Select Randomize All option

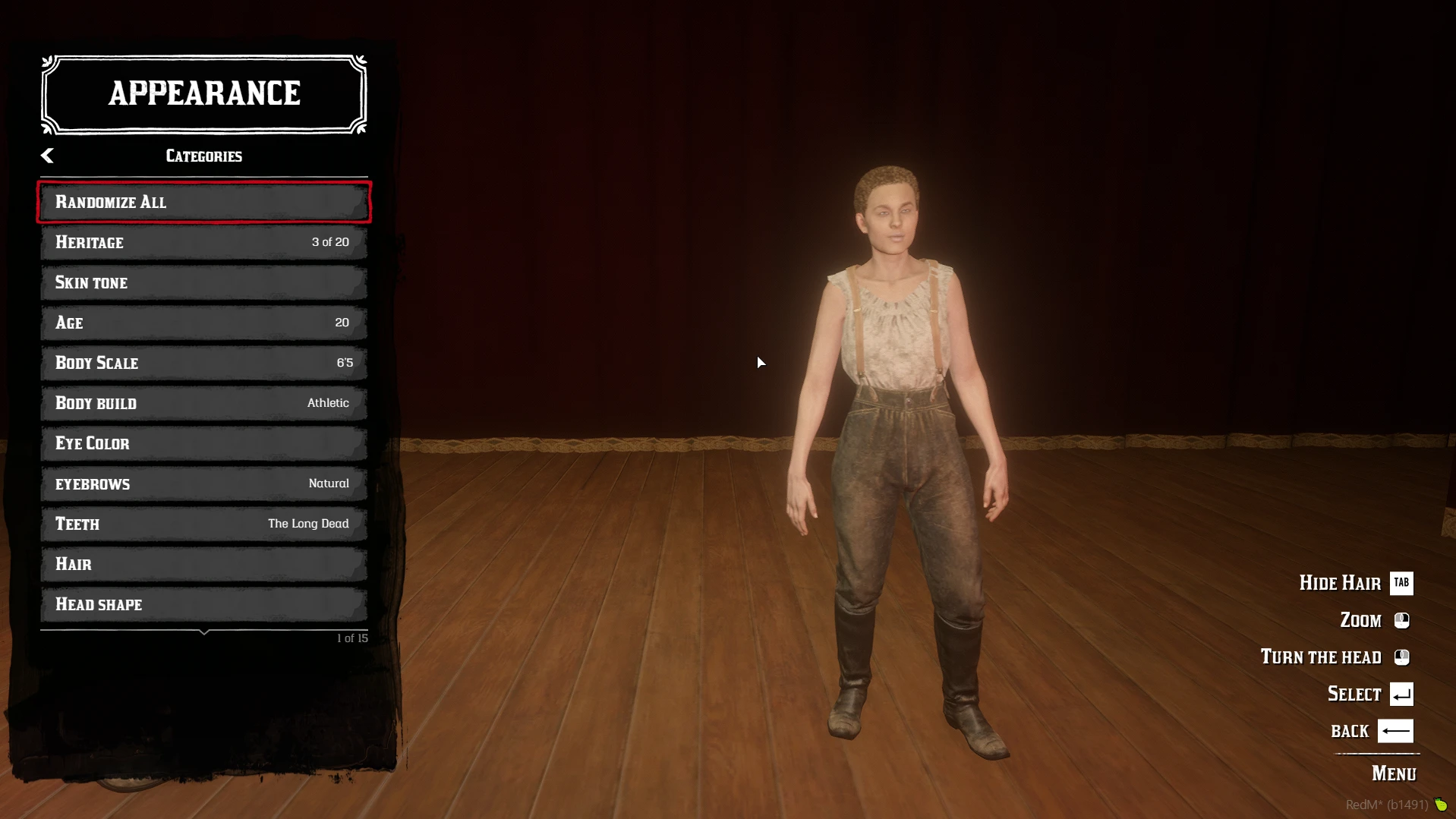[x=203, y=202]
